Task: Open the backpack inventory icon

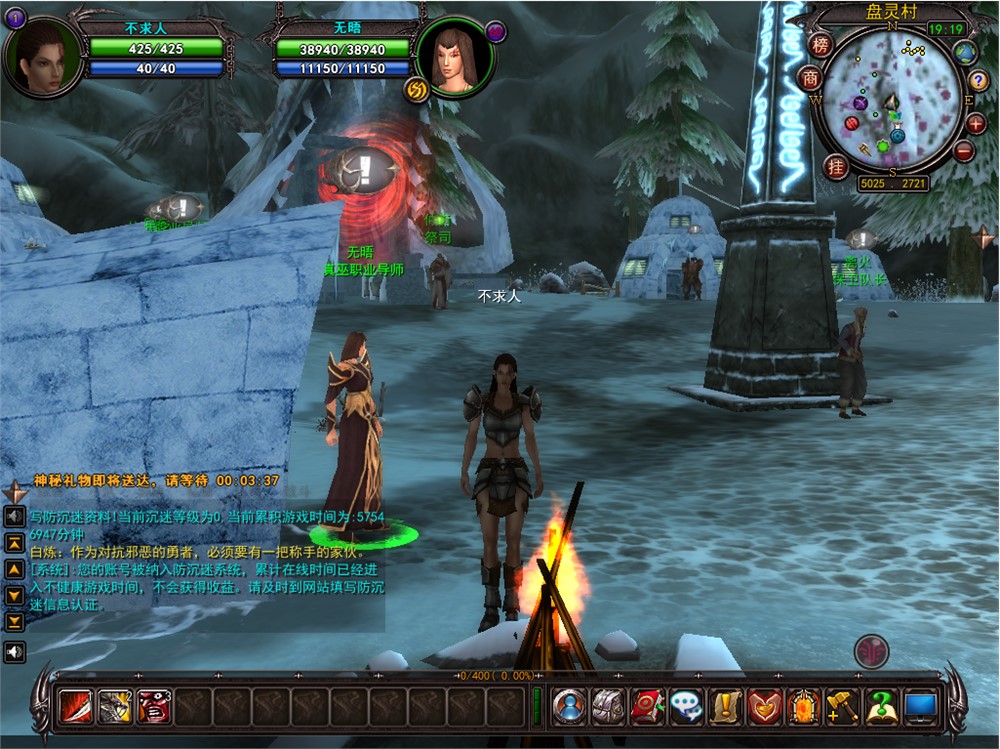Action: (x=608, y=707)
